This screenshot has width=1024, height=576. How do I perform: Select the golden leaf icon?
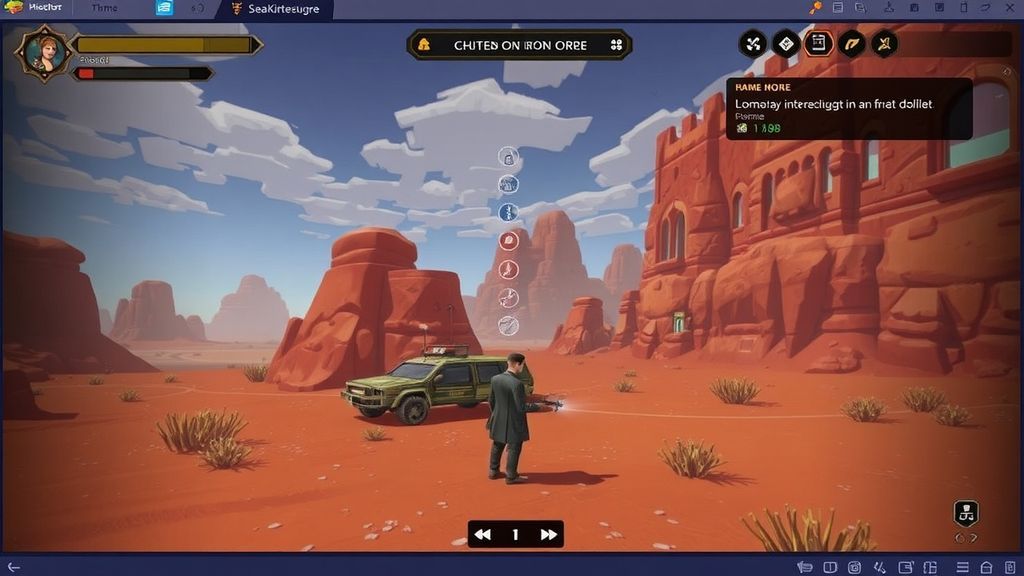(x=851, y=44)
